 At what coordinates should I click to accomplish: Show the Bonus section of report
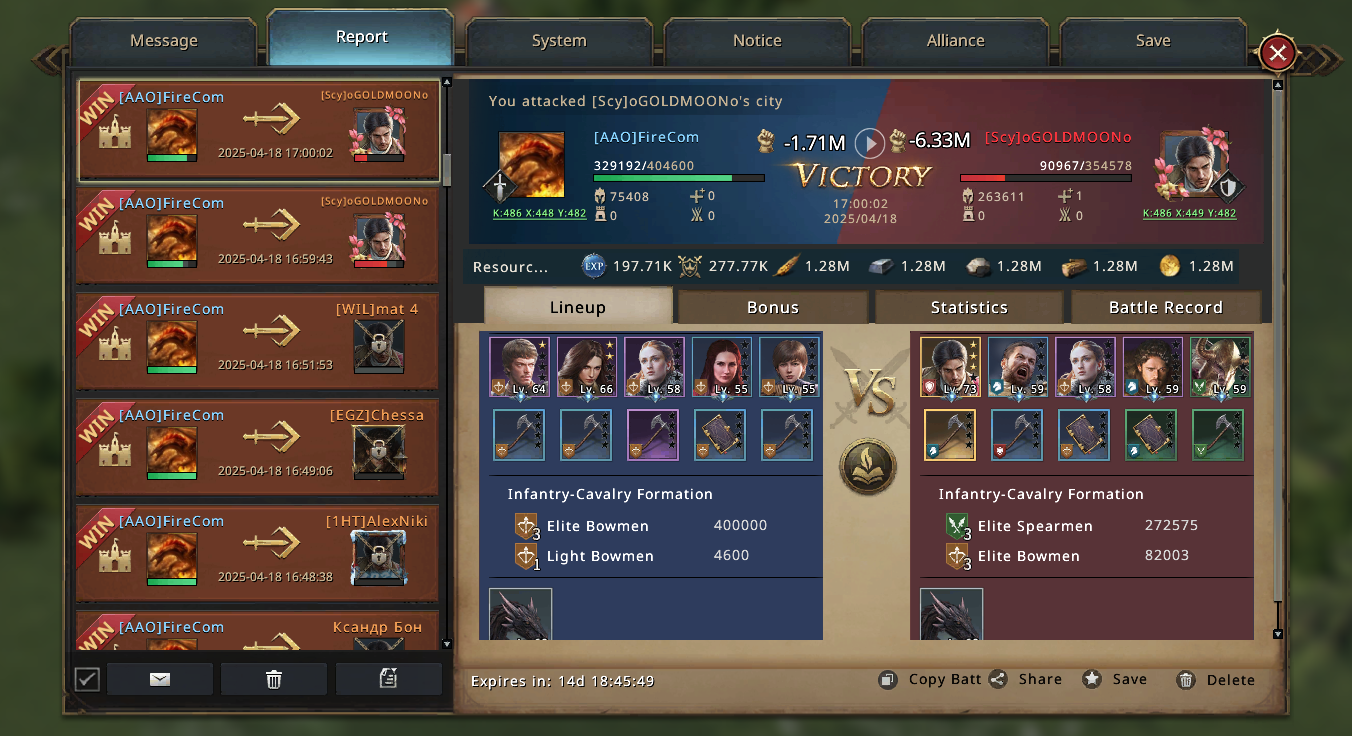[x=772, y=307]
